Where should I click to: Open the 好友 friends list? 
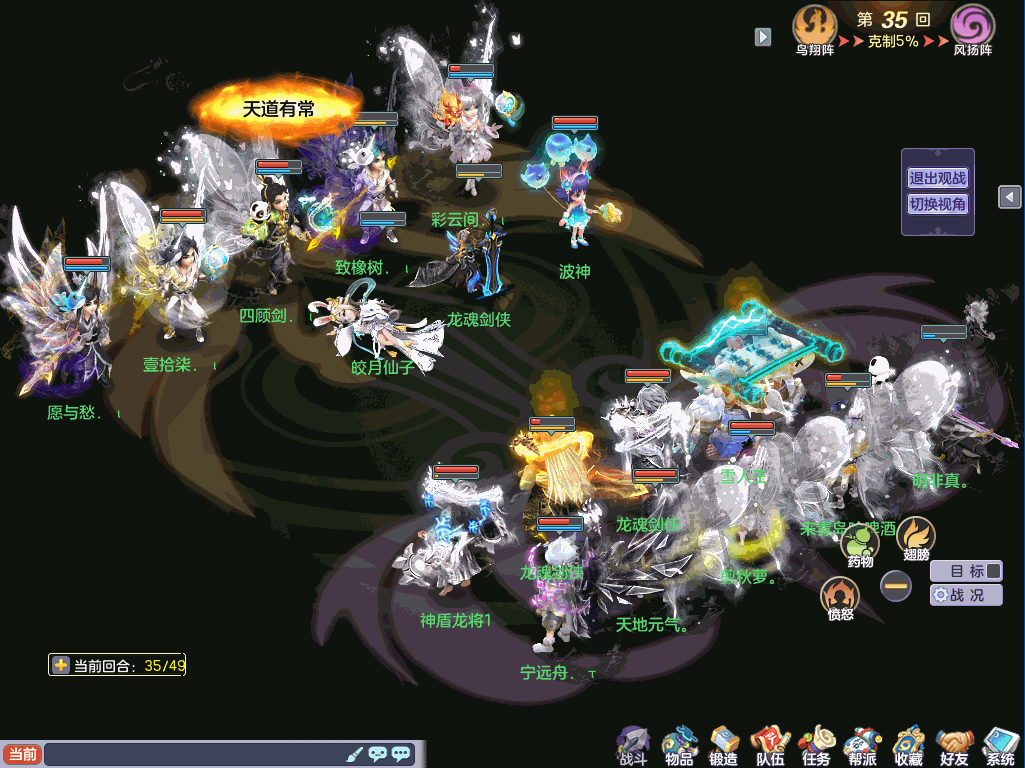[954, 745]
